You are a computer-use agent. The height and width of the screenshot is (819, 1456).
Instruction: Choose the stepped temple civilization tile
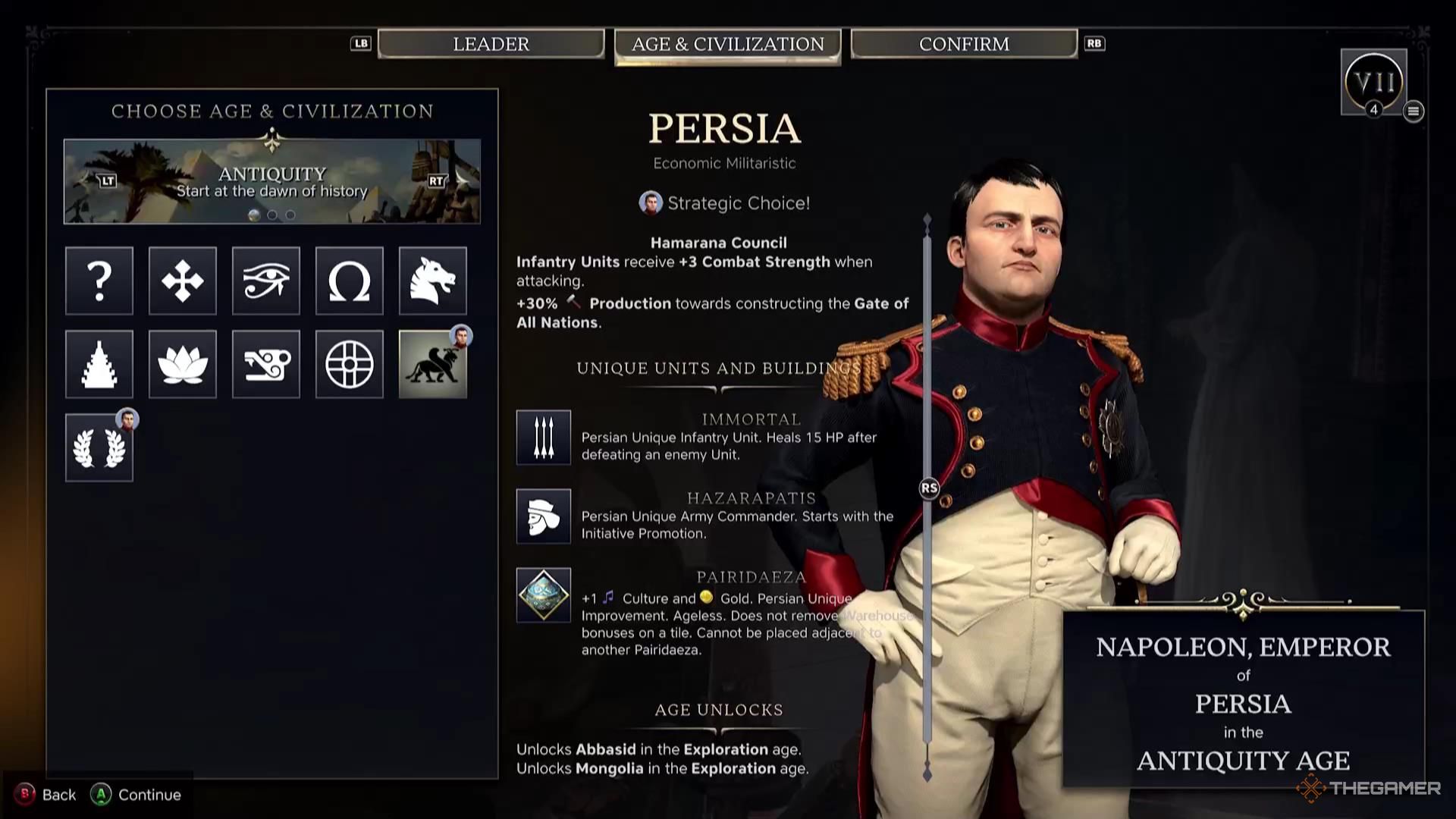tap(99, 364)
